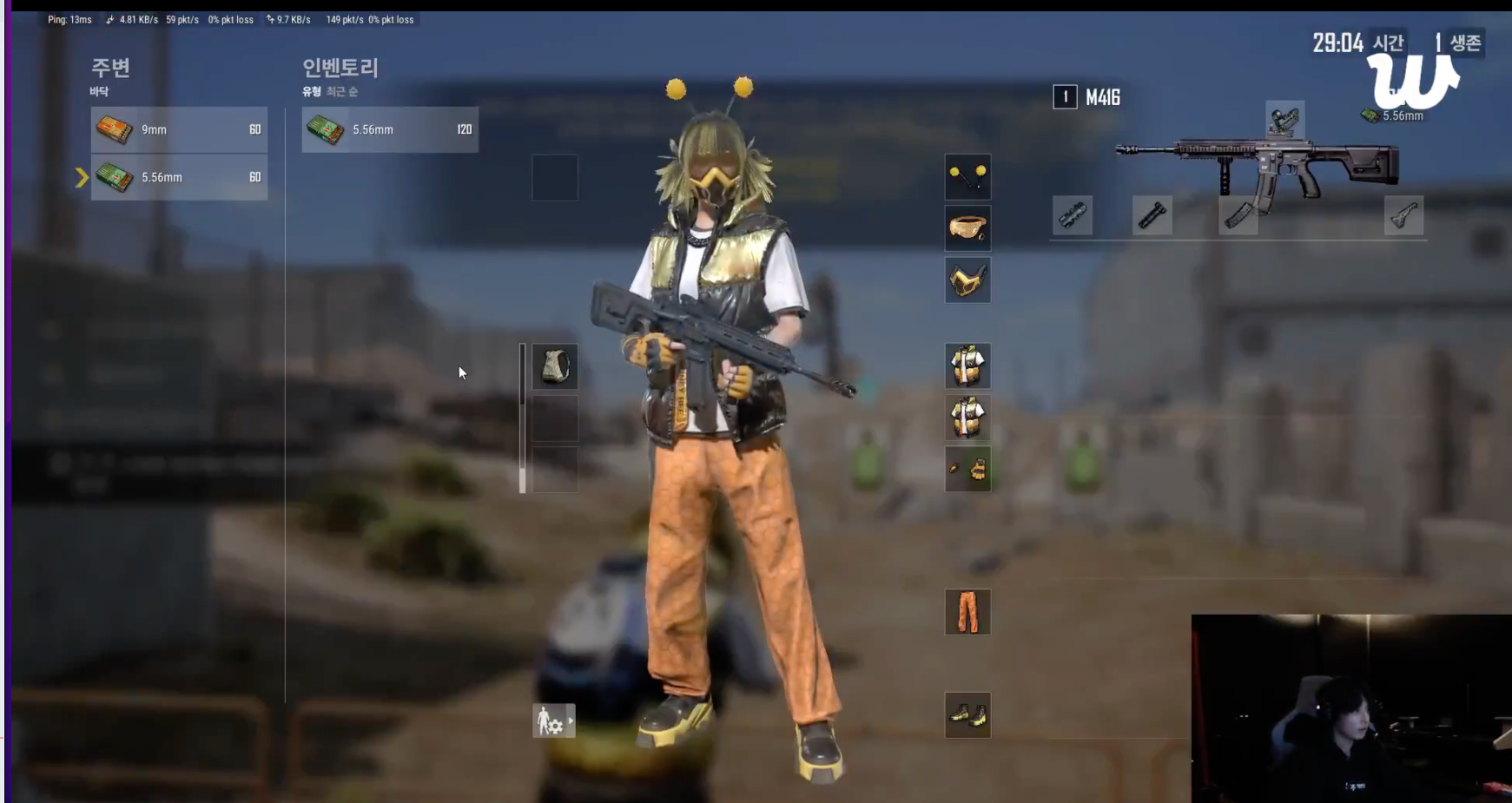Screen dimensions: 1512x803
Task: Select the 60-round 5.56mm stack on the ground
Action: click(x=179, y=177)
